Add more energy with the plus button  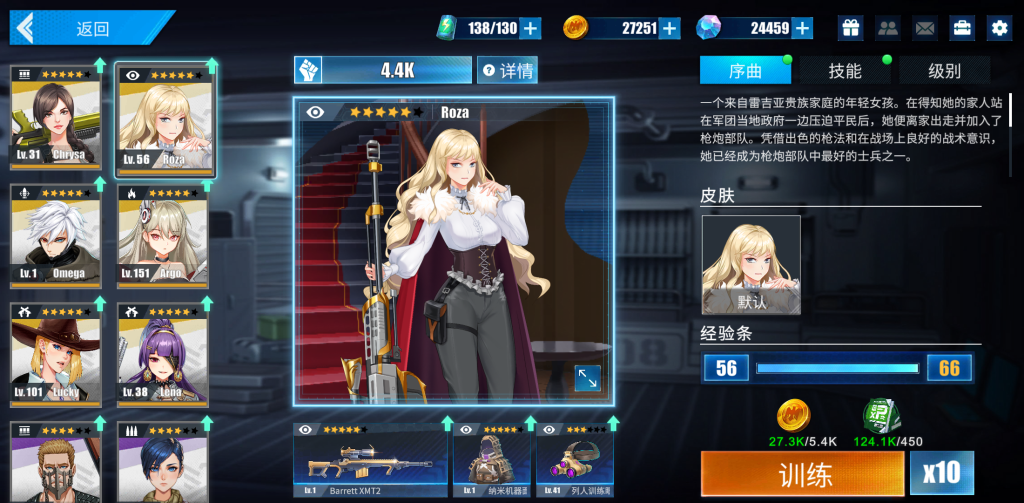531,28
